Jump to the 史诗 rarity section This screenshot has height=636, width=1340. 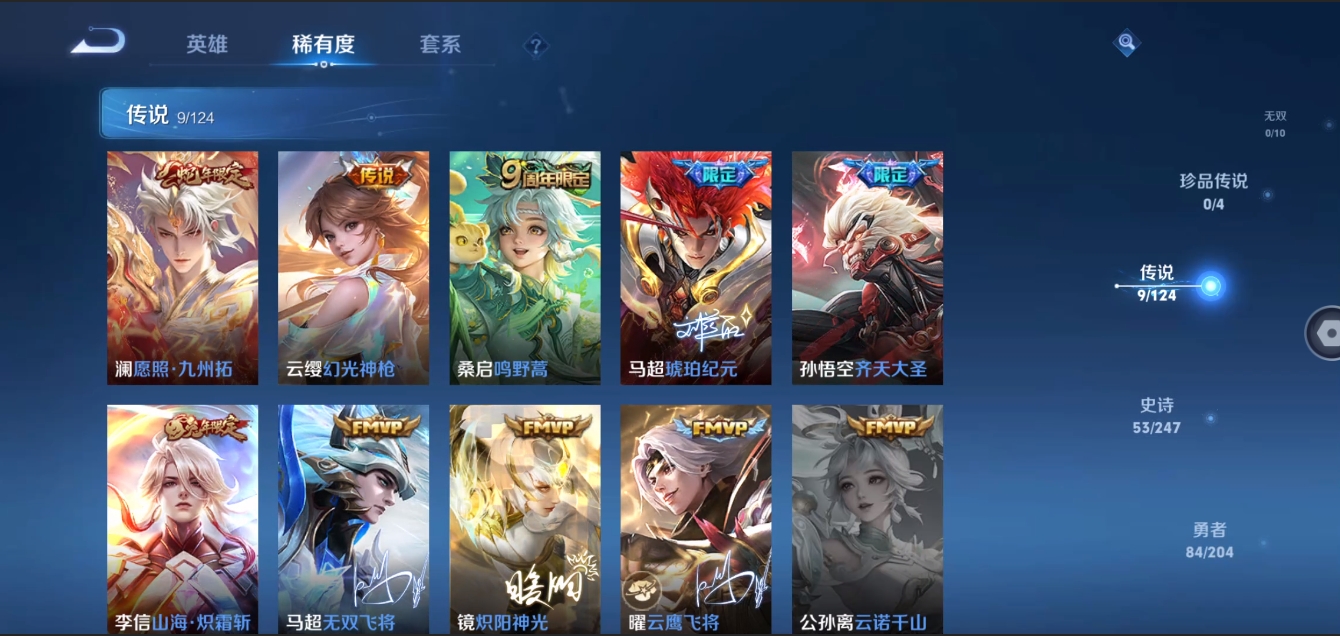click(1157, 415)
